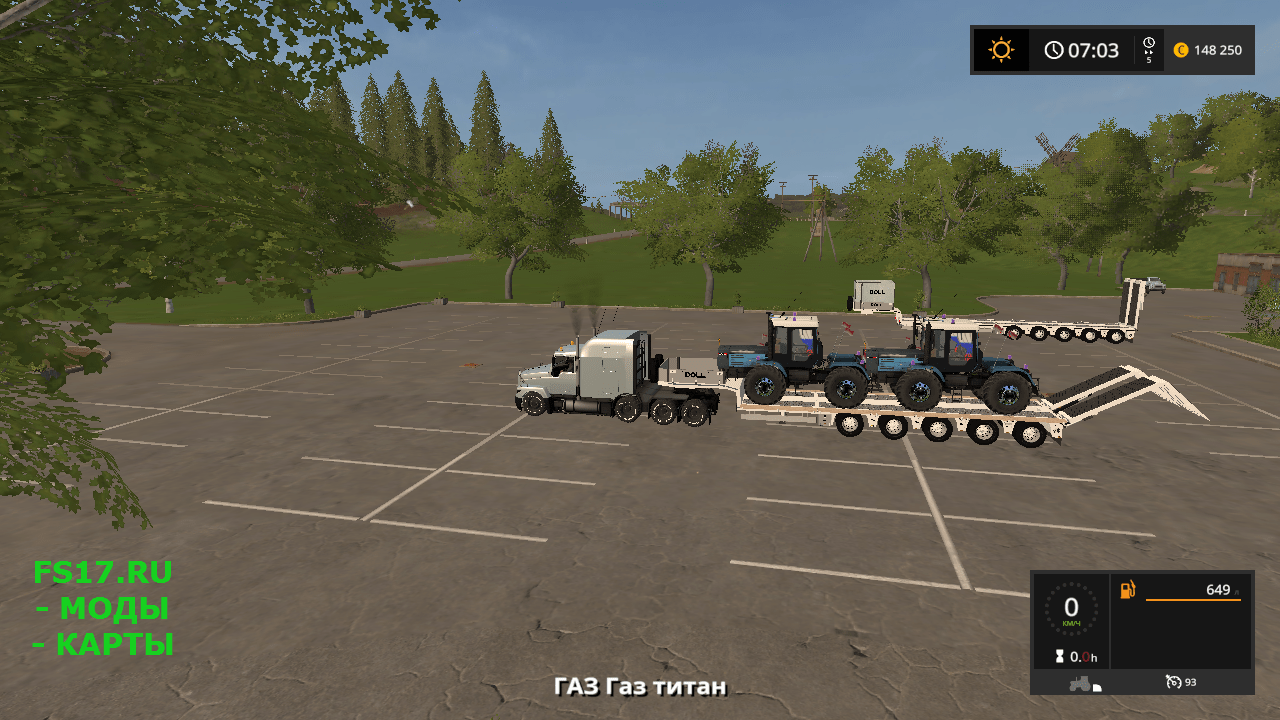Click the cruise control icon
Viewport: 1280px width, 720px height.
pyautogui.click(x=1174, y=682)
